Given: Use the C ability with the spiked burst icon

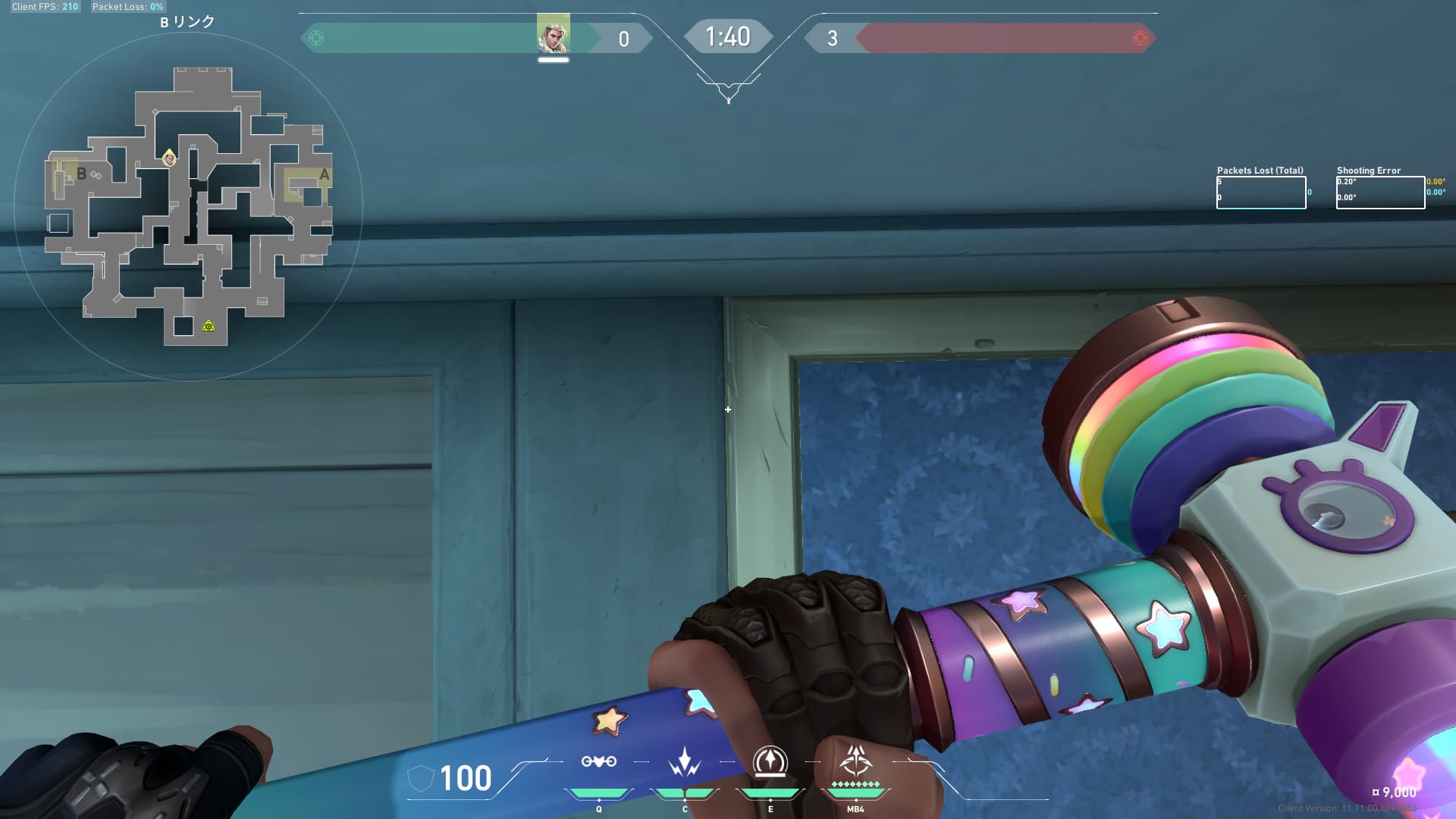Looking at the screenshot, I should pos(684,762).
